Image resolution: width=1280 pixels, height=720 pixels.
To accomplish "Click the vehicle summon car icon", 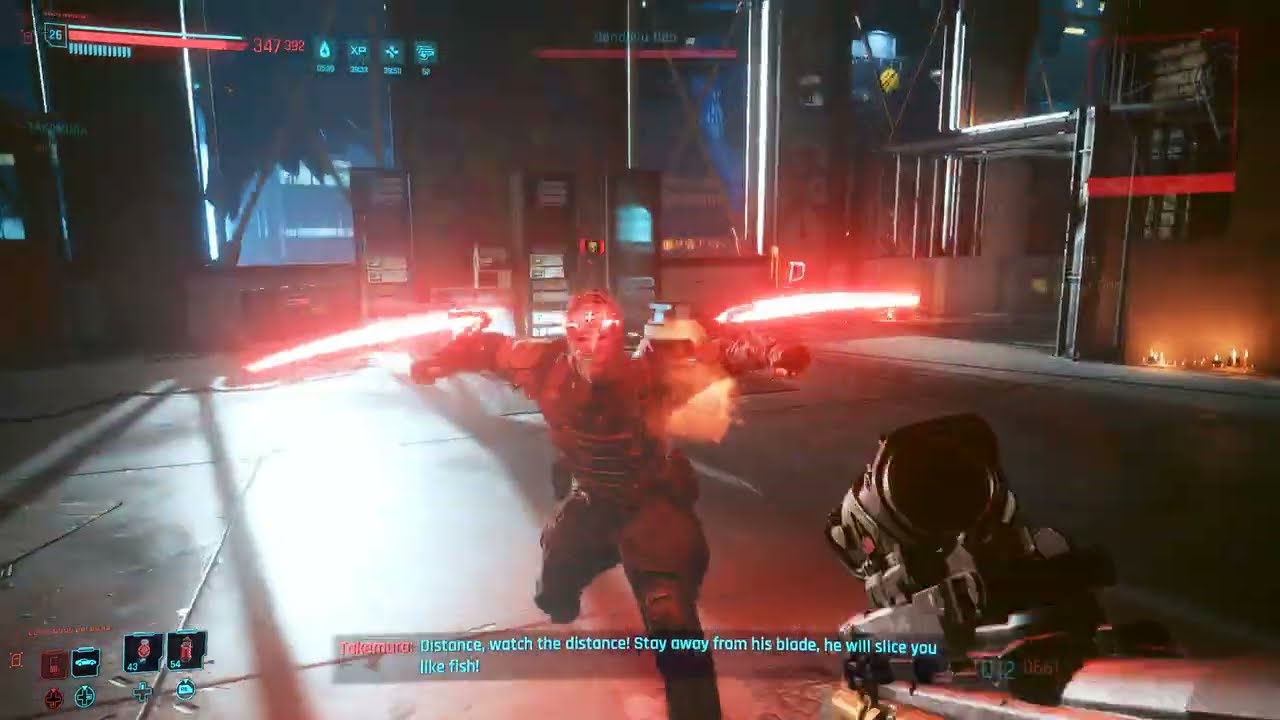I will point(85,661).
